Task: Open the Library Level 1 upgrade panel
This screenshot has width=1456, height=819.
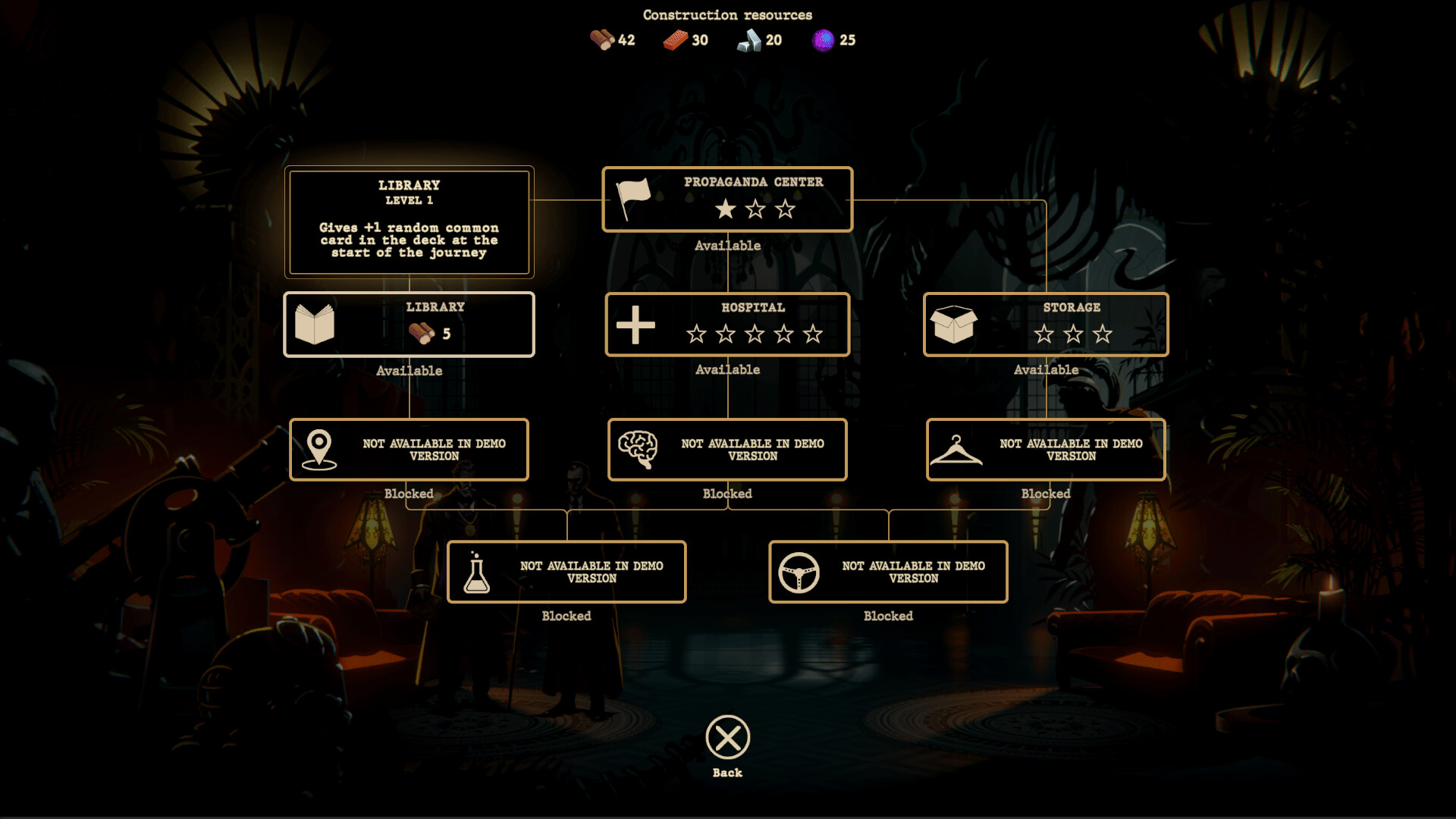Action: (409, 223)
